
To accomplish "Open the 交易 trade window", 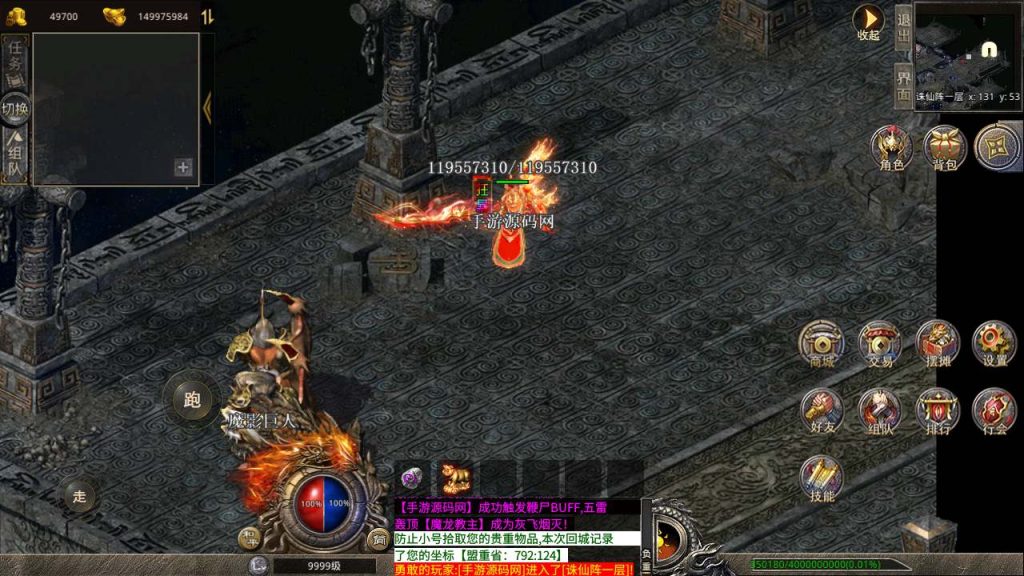I will pos(879,342).
